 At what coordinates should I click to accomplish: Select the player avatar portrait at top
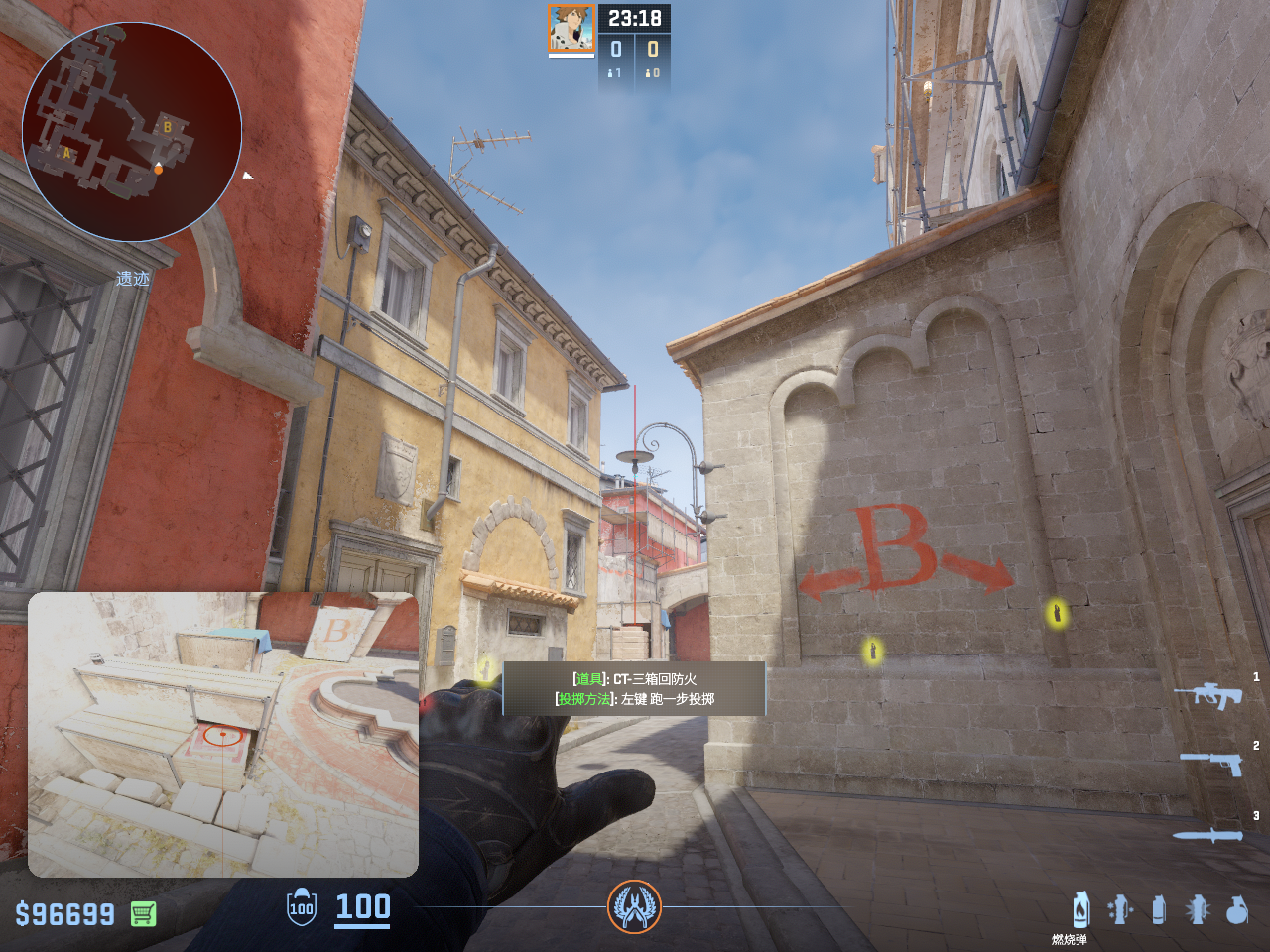click(x=571, y=28)
